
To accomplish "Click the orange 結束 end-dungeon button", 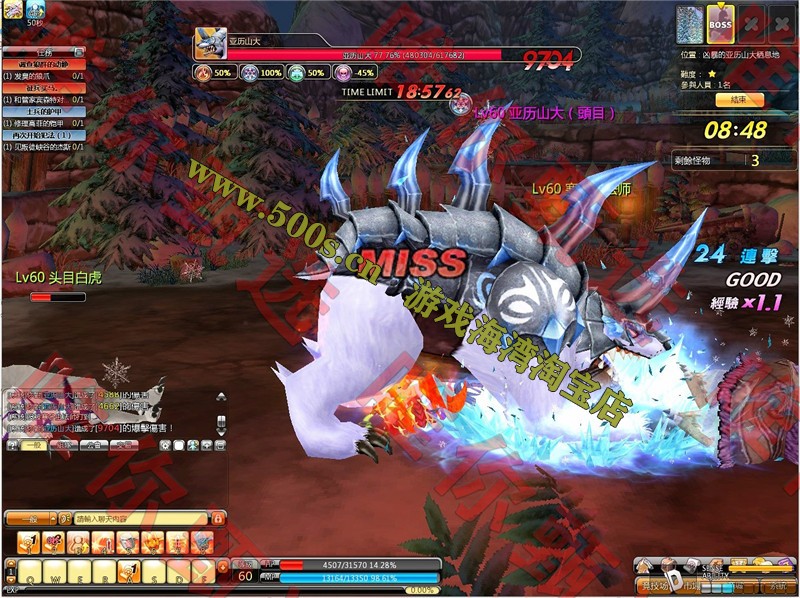I will (738, 100).
